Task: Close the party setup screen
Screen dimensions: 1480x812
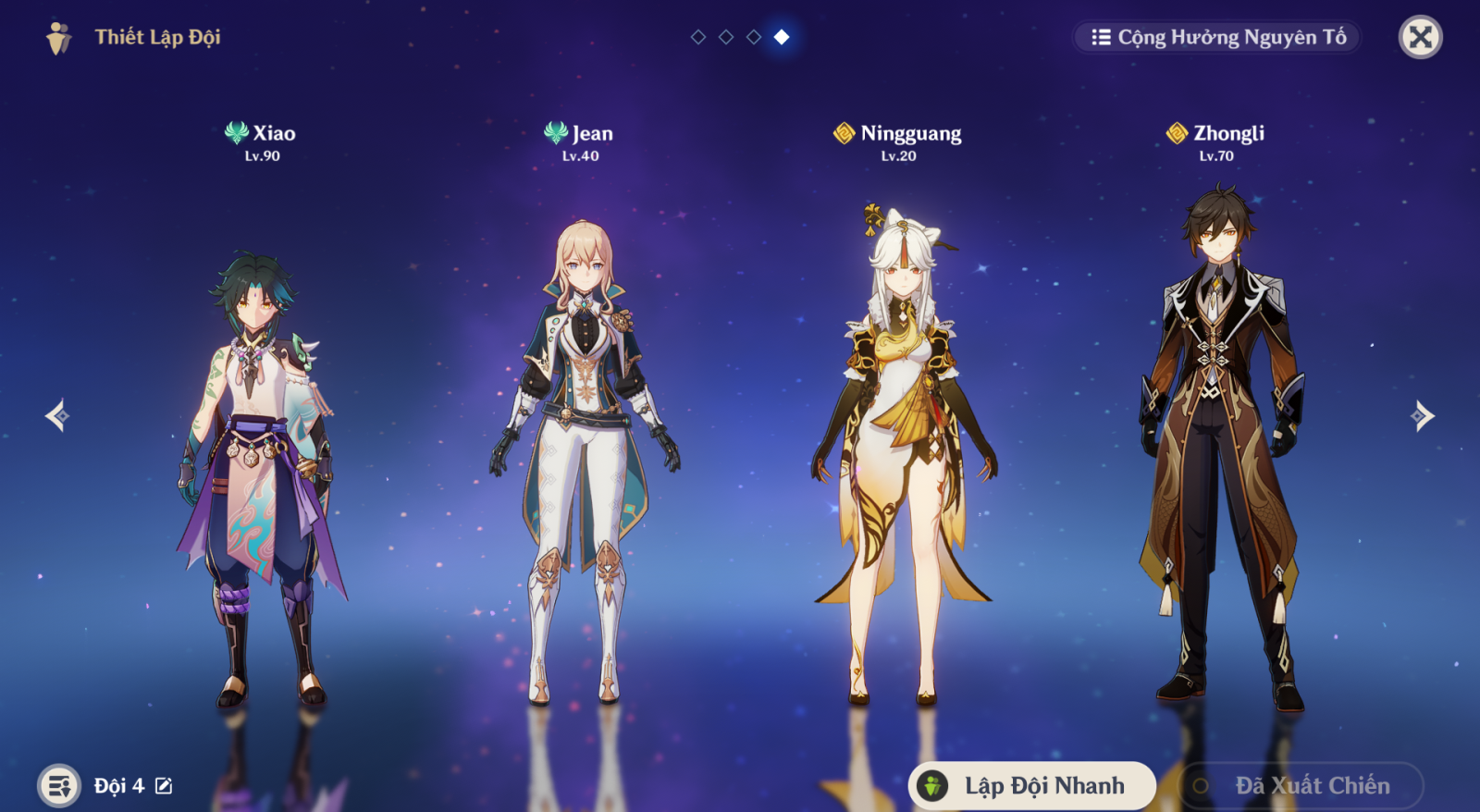Action: 1420,37
